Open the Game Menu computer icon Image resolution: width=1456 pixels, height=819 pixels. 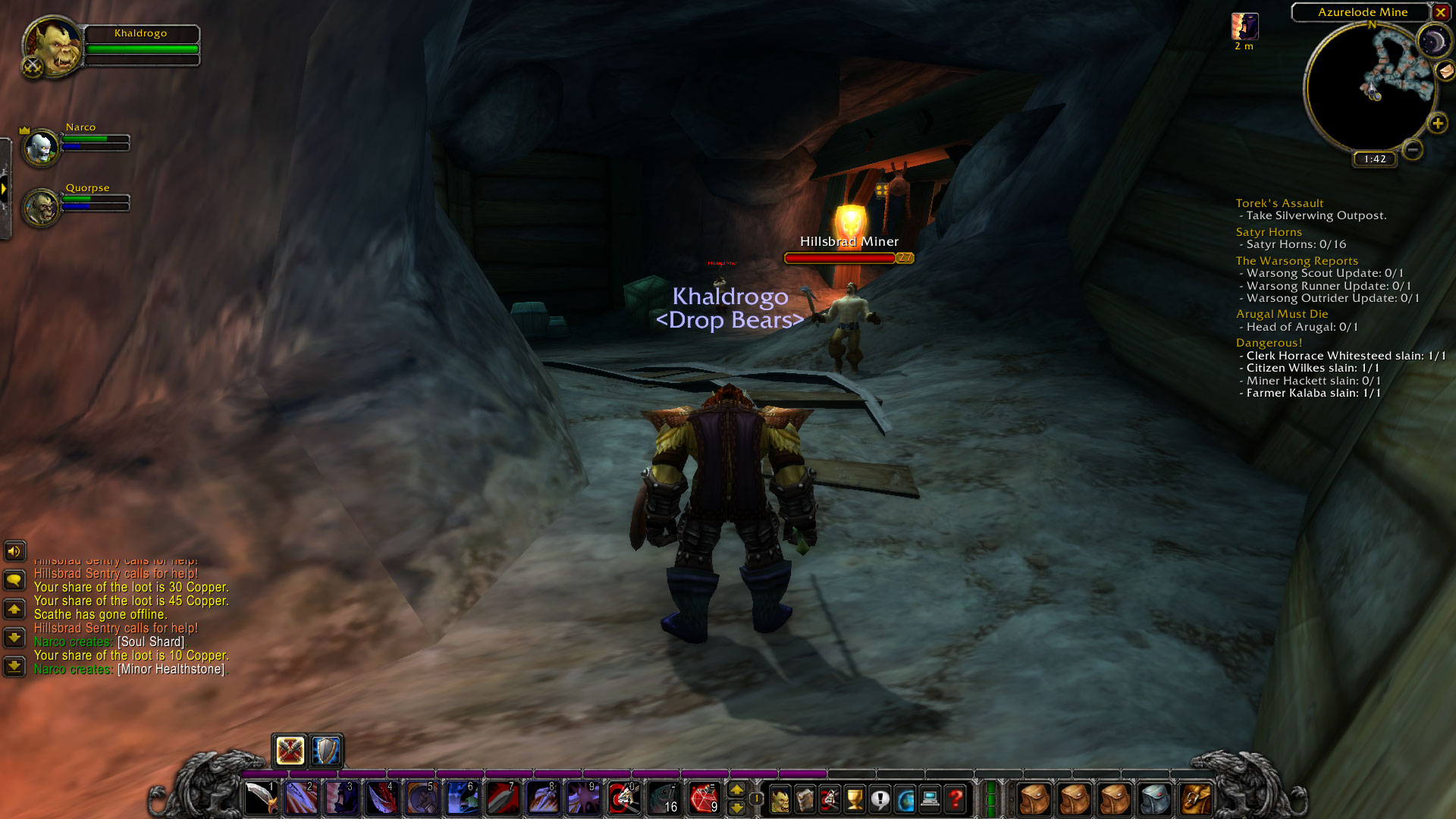pyautogui.click(x=930, y=798)
